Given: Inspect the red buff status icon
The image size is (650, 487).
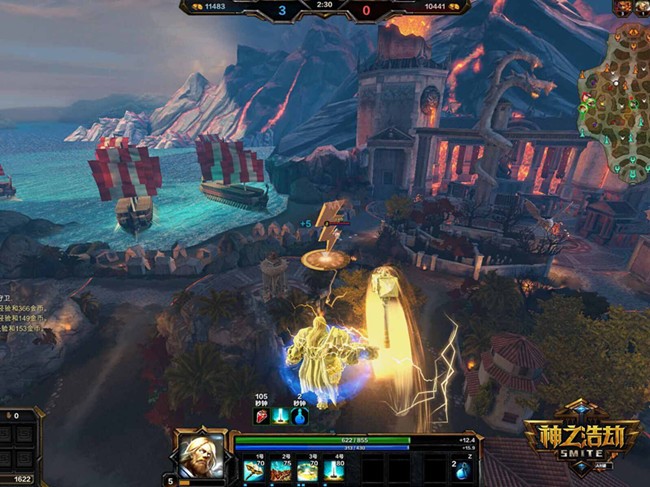Looking at the screenshot, I should coord(264,416).
